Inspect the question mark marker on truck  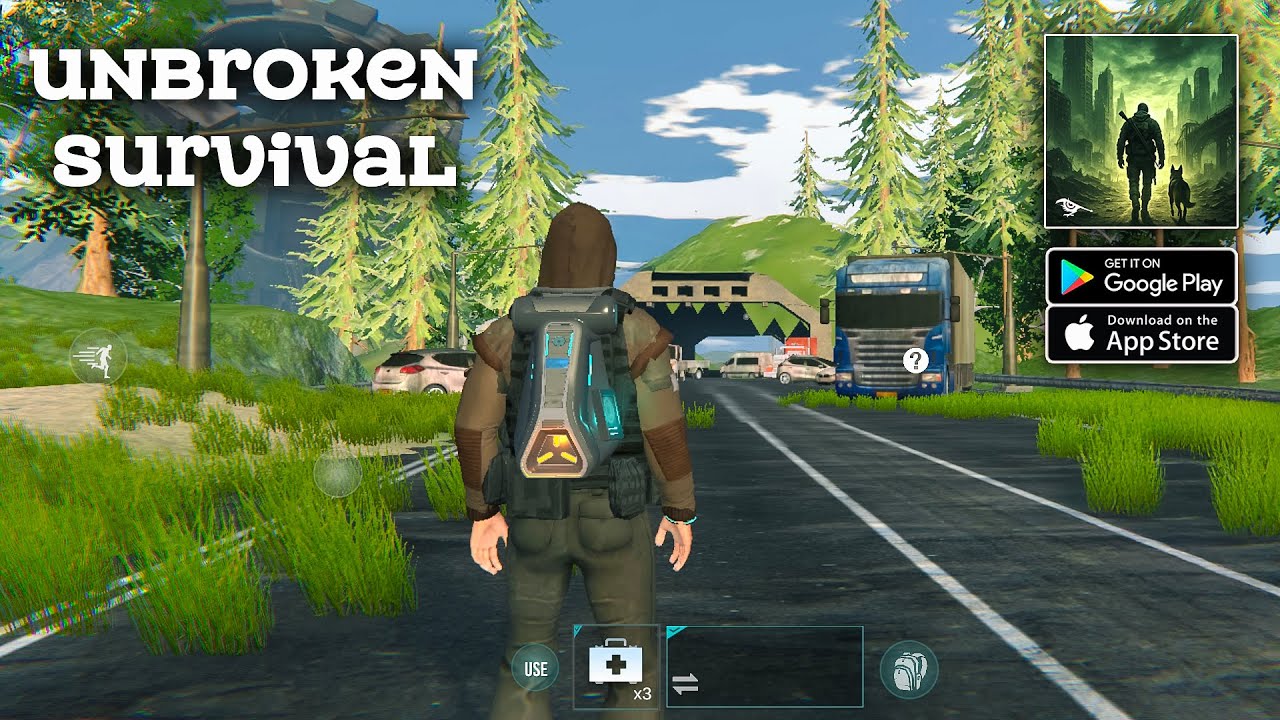pos(915,360)
